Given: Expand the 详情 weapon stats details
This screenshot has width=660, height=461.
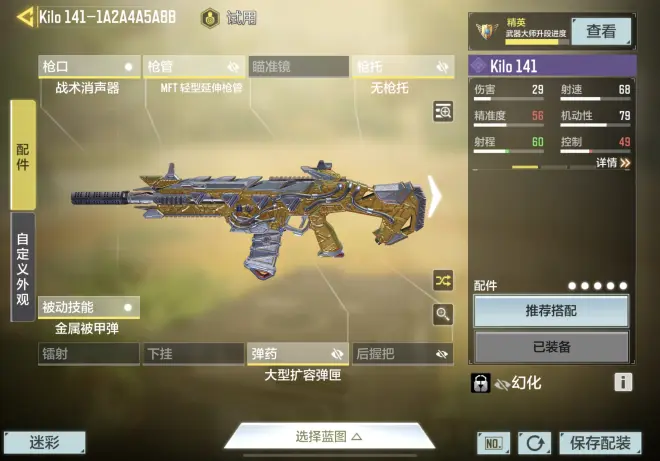Looking at the screenshot, I should coord(613,162).
